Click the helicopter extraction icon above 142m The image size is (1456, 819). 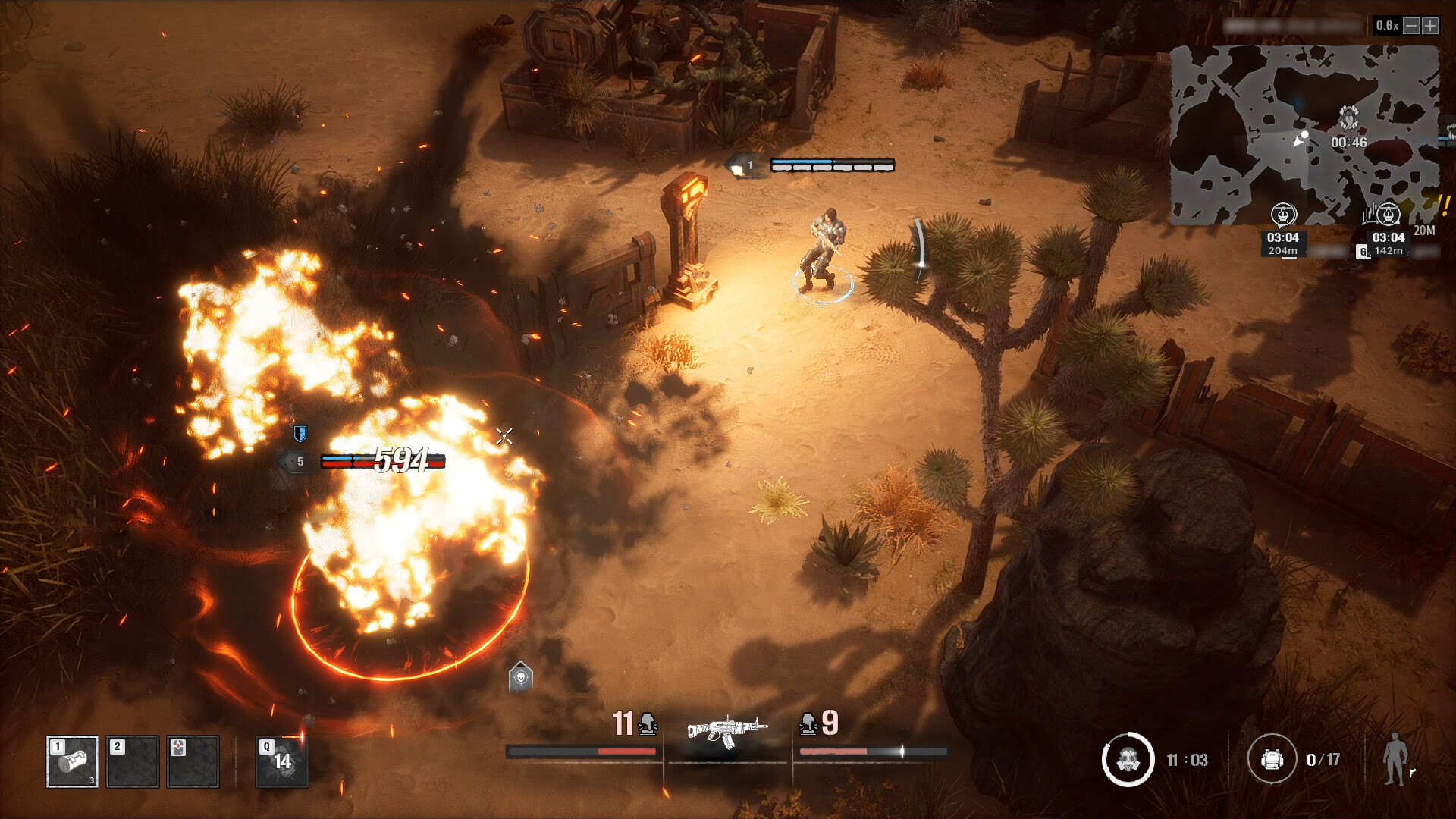point(1388,215)
